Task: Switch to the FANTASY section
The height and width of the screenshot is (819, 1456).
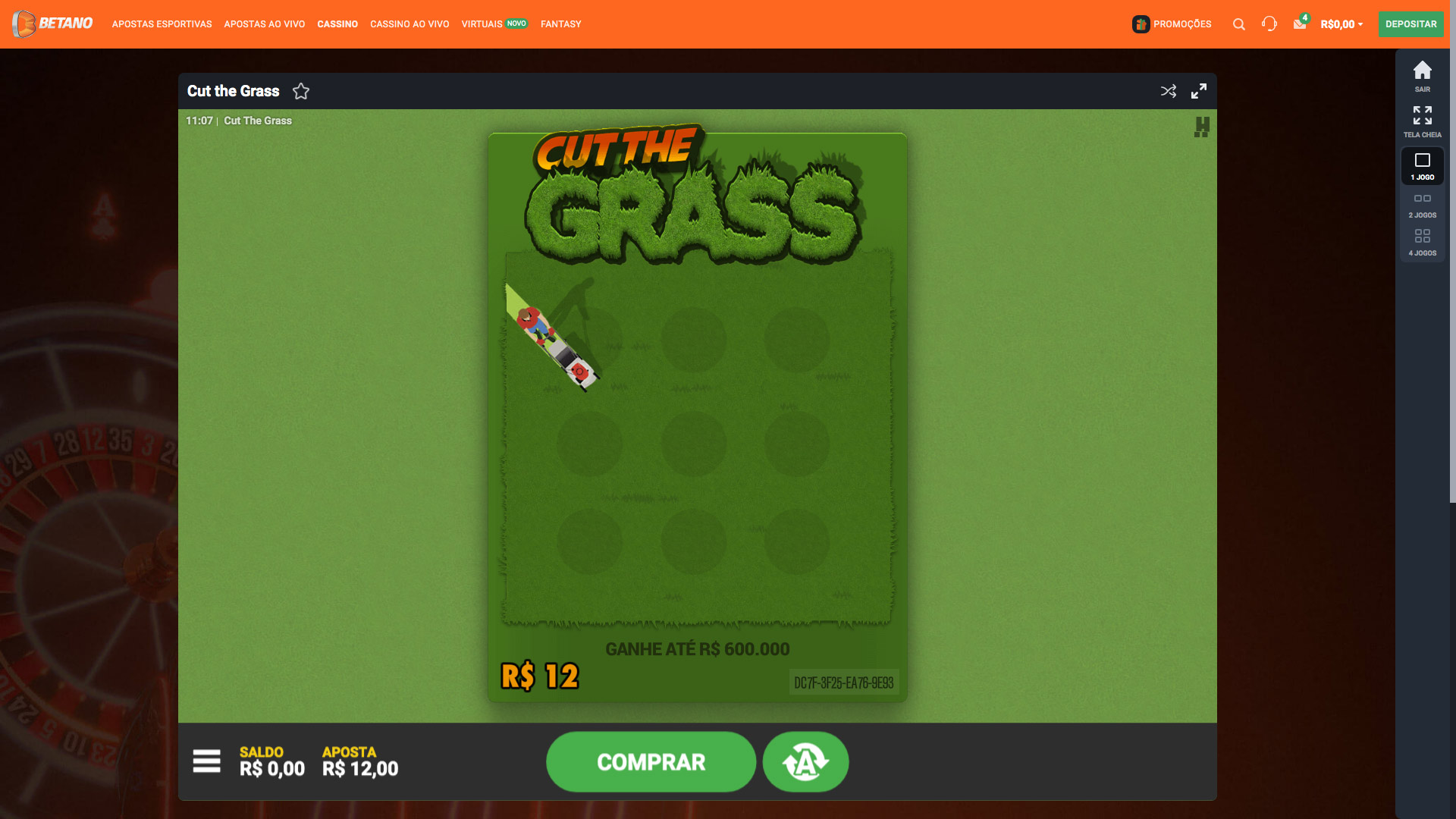Action: click(x=560, y=24)
